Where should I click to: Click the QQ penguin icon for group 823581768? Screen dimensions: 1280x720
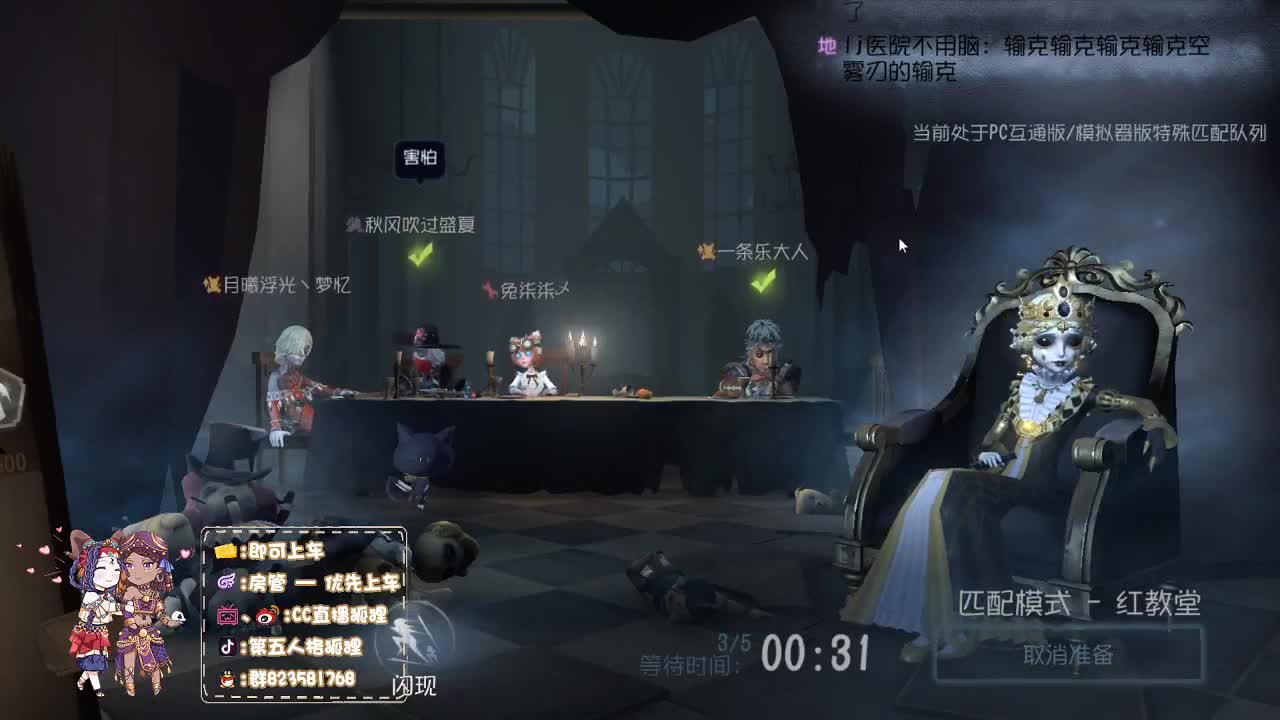(227, 678)
